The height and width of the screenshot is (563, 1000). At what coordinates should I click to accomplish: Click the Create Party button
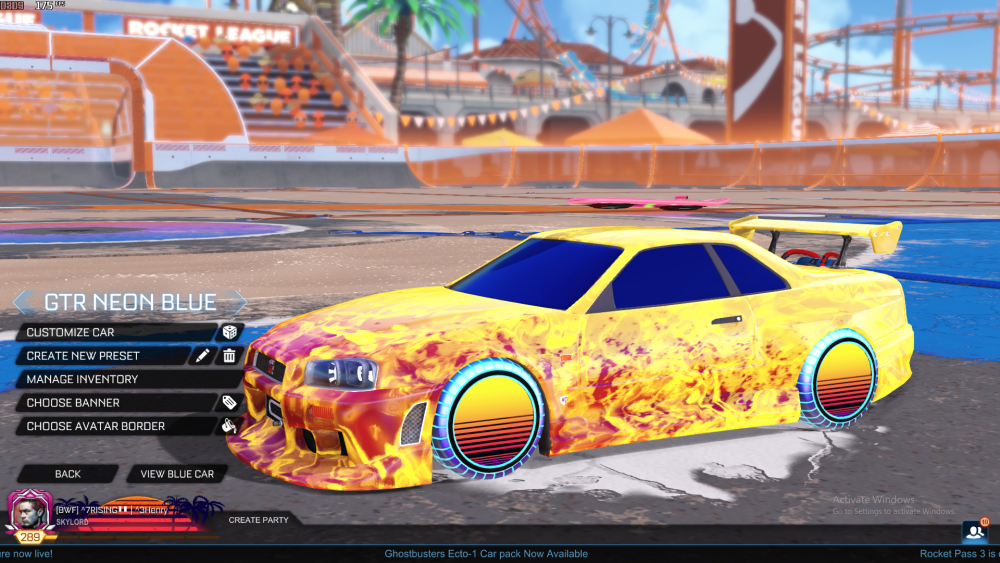258,520
